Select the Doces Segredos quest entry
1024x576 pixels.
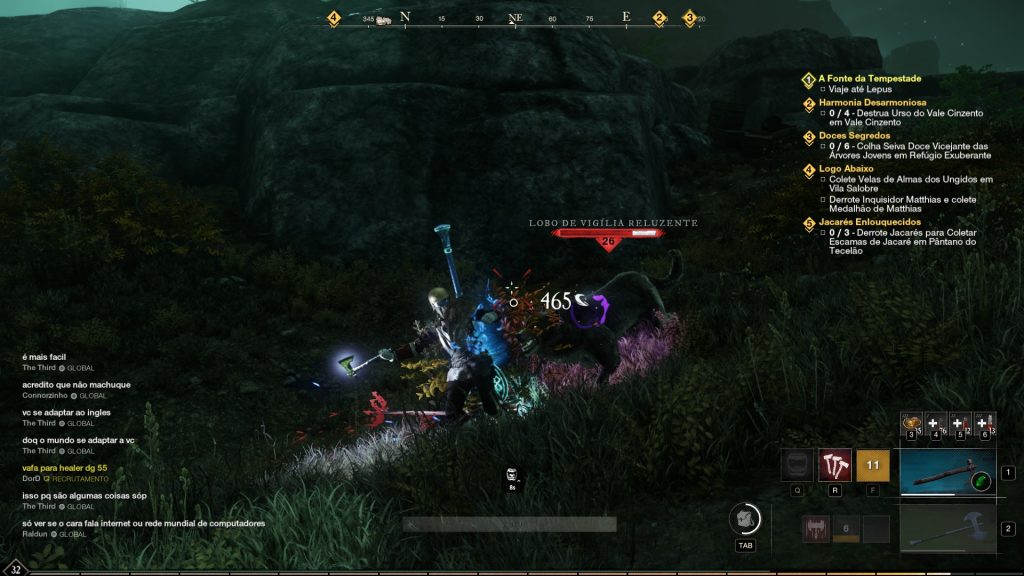[856, 135]
